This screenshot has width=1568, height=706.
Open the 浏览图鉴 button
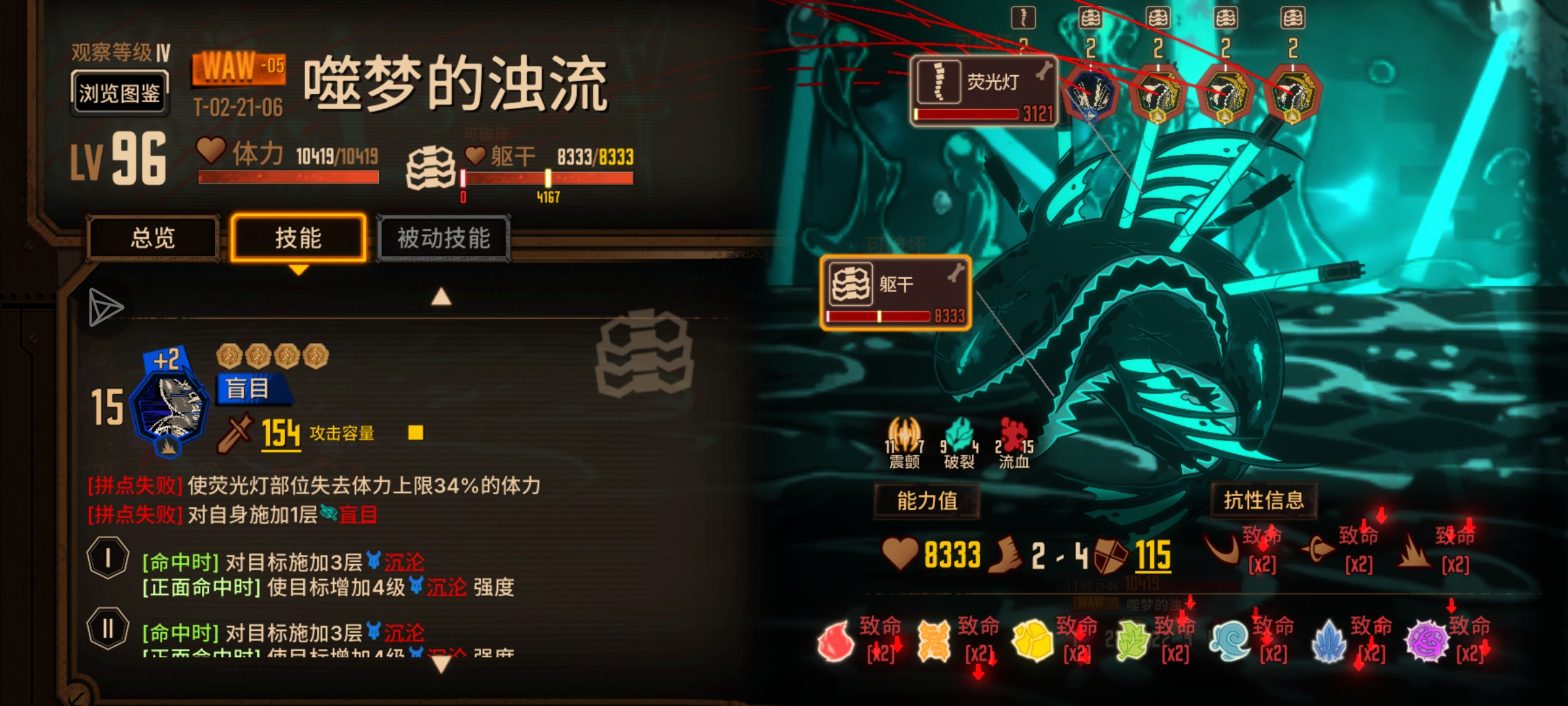pyautogui.click(x=119, y=92)
